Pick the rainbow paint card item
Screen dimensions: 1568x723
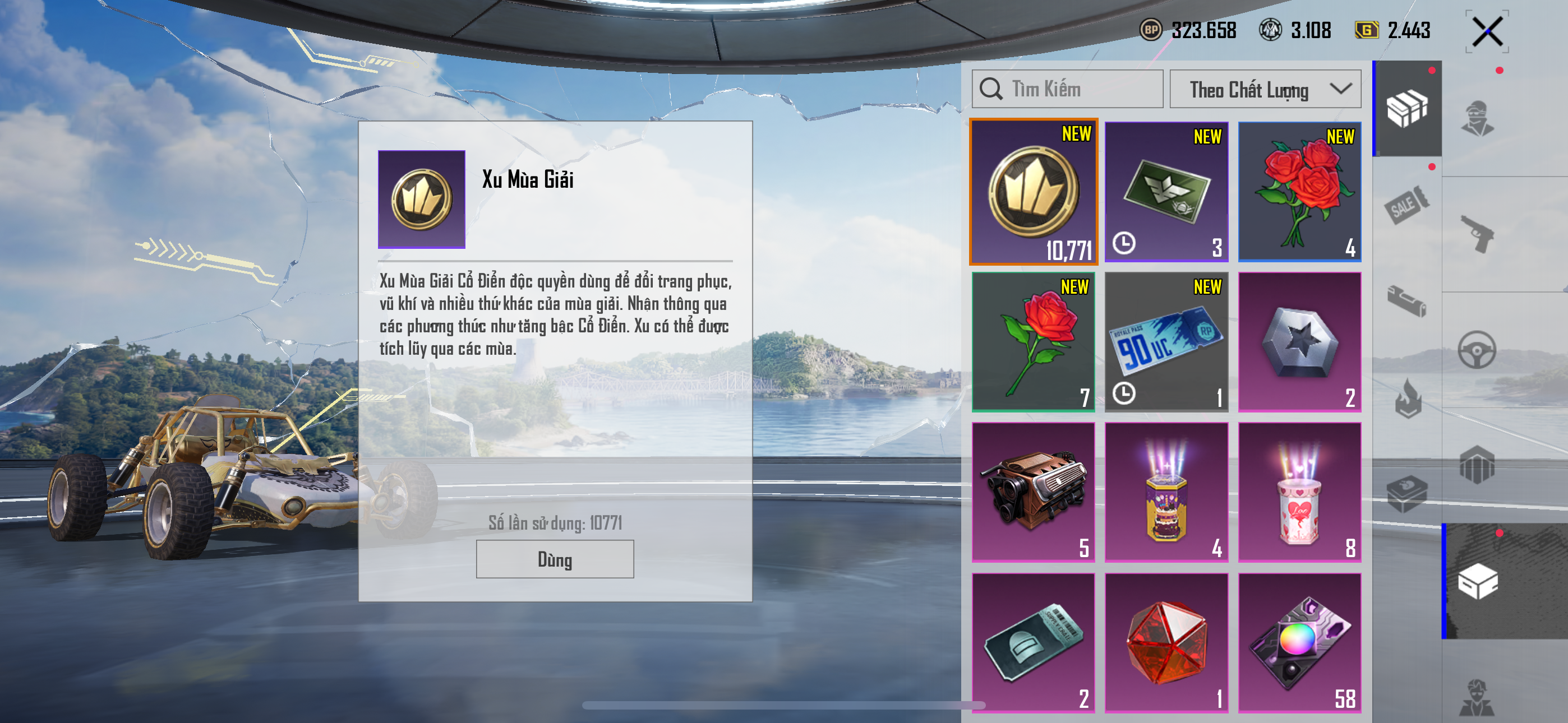click(x=1299, y=642)
